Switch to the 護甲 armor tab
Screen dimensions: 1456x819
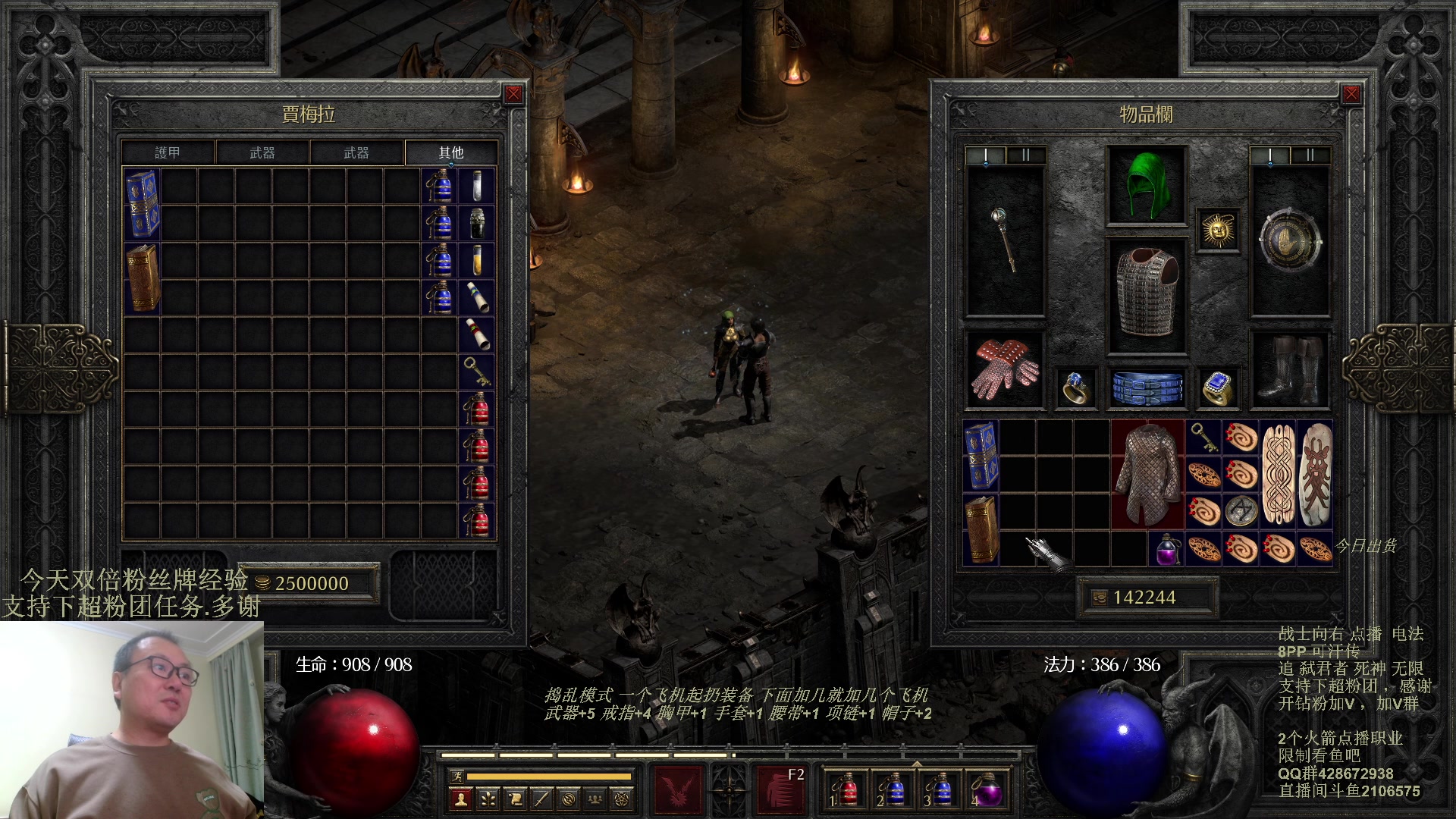click(168, 153)
